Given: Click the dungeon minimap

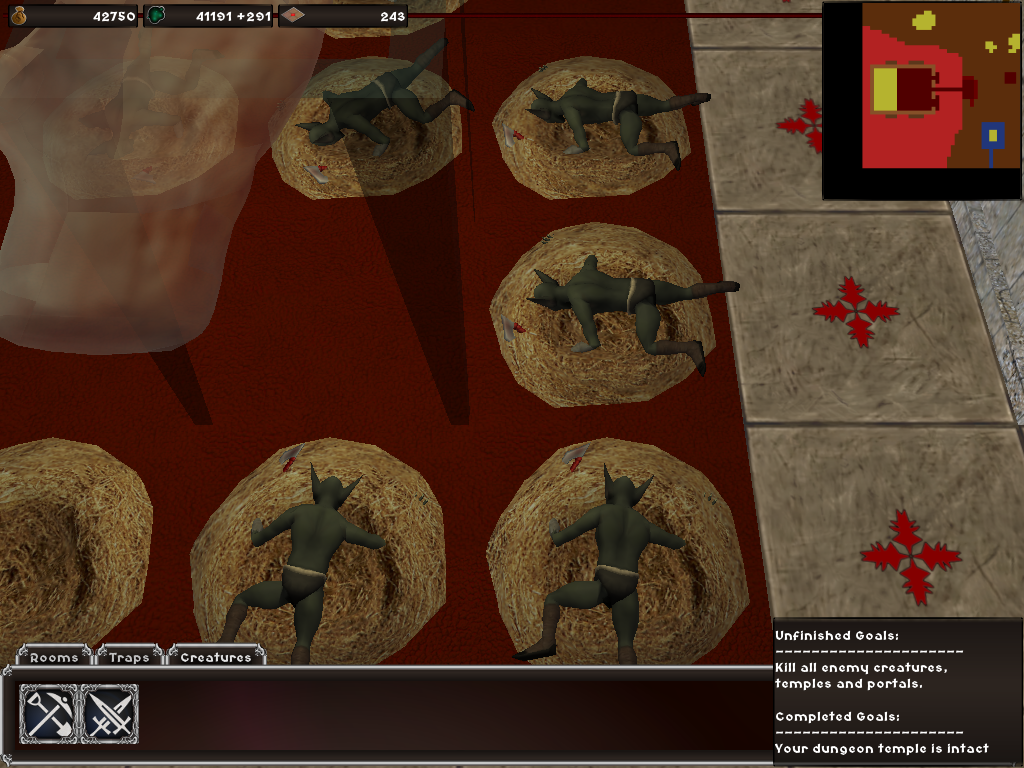Looking at the screenshot, I should [921, 100].
